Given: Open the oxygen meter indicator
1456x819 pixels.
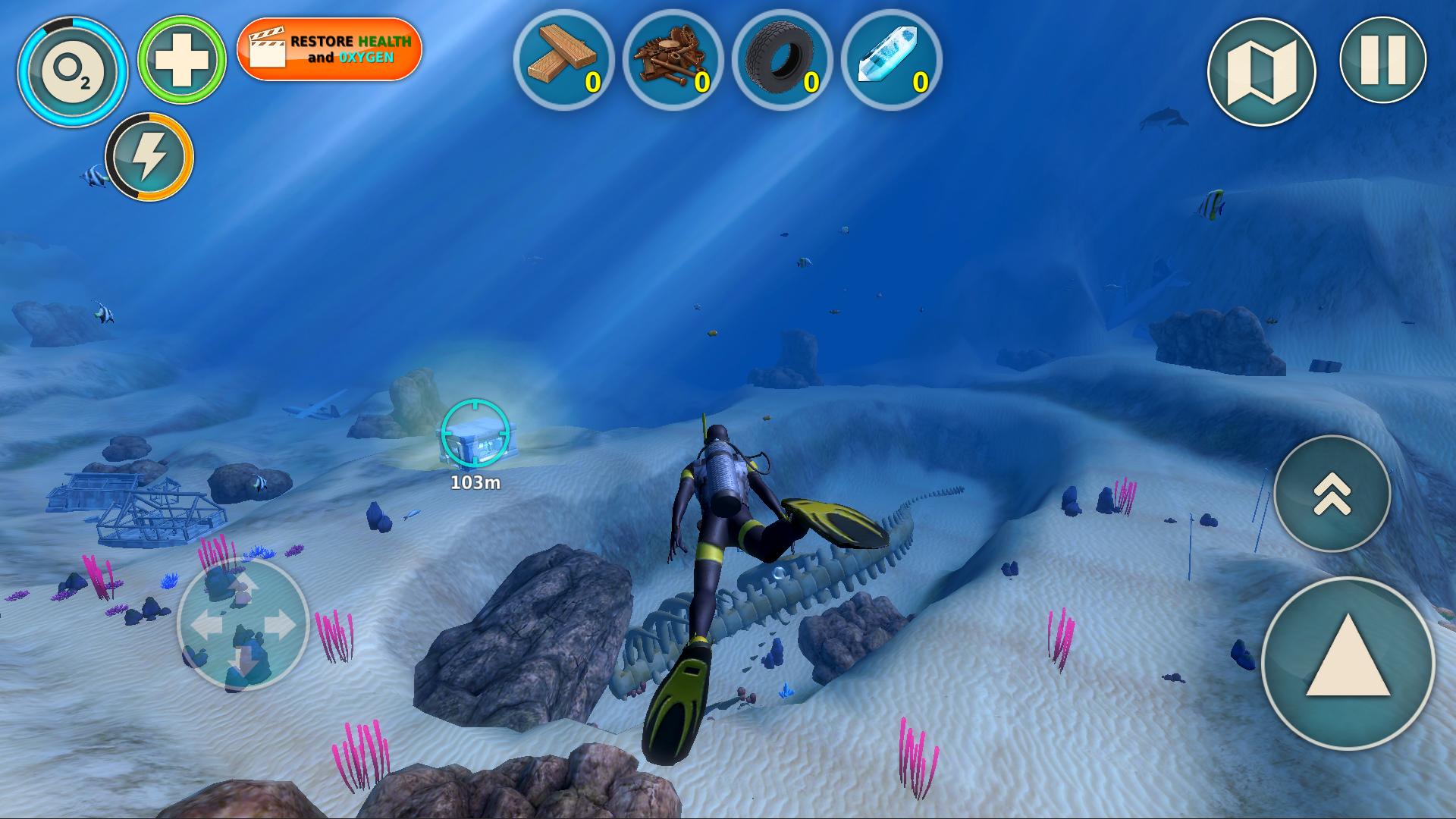Looking at the screenshot, I should click(x=76, y=72).
